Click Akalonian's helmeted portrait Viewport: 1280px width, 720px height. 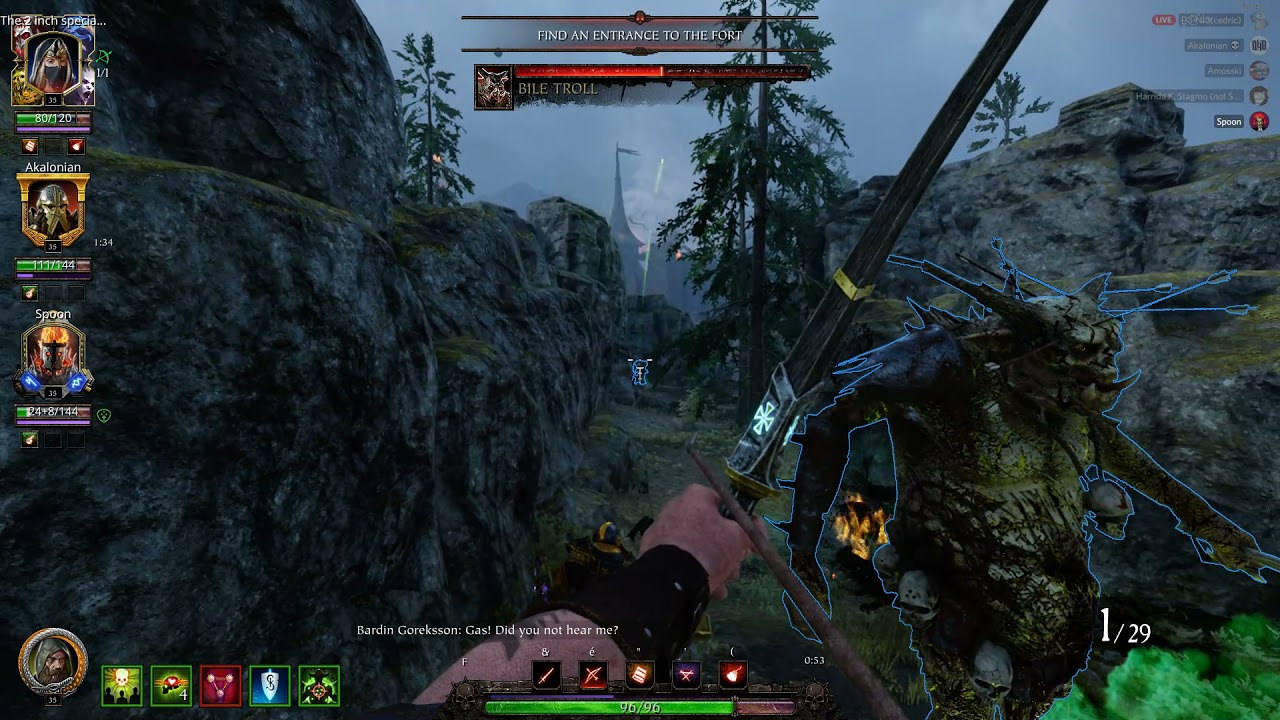52,208
